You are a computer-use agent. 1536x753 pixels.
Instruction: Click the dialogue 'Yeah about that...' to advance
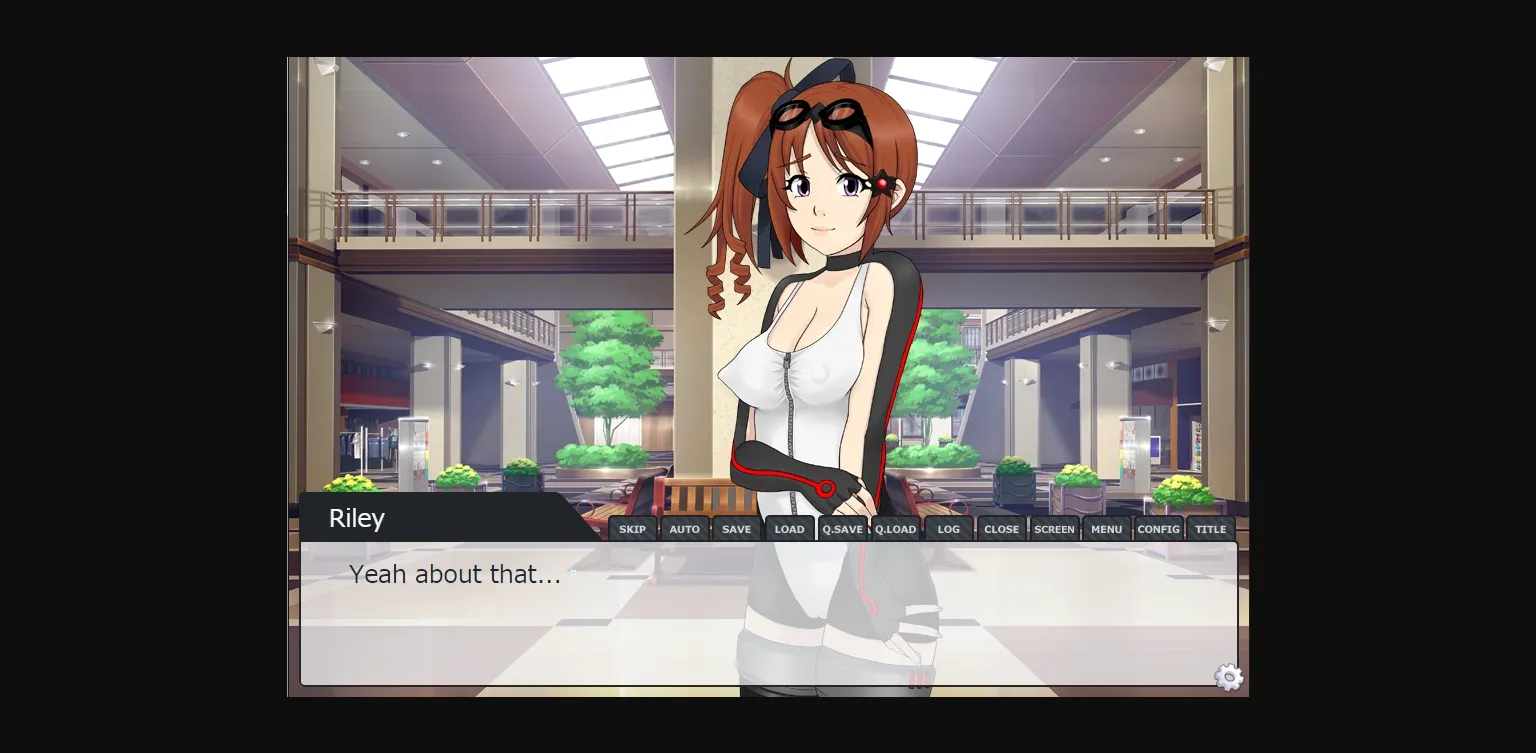[455, 574]
